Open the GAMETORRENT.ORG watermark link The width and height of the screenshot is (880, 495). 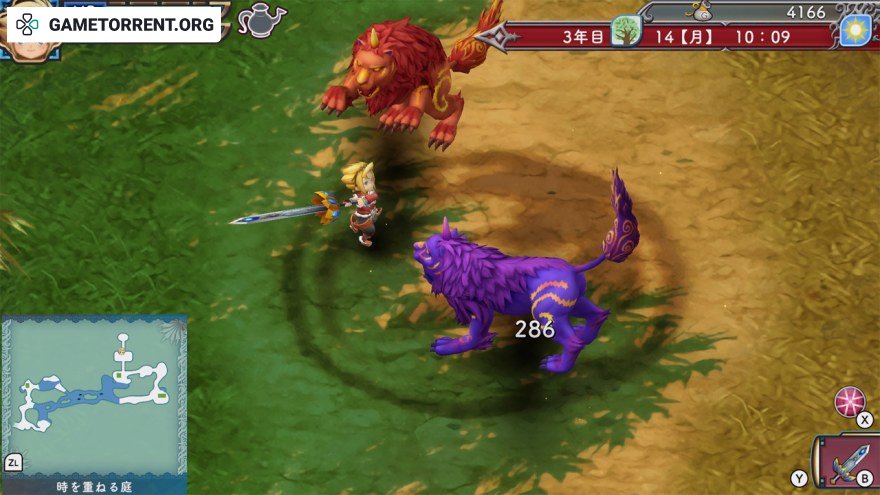click(x=115, y=24)
